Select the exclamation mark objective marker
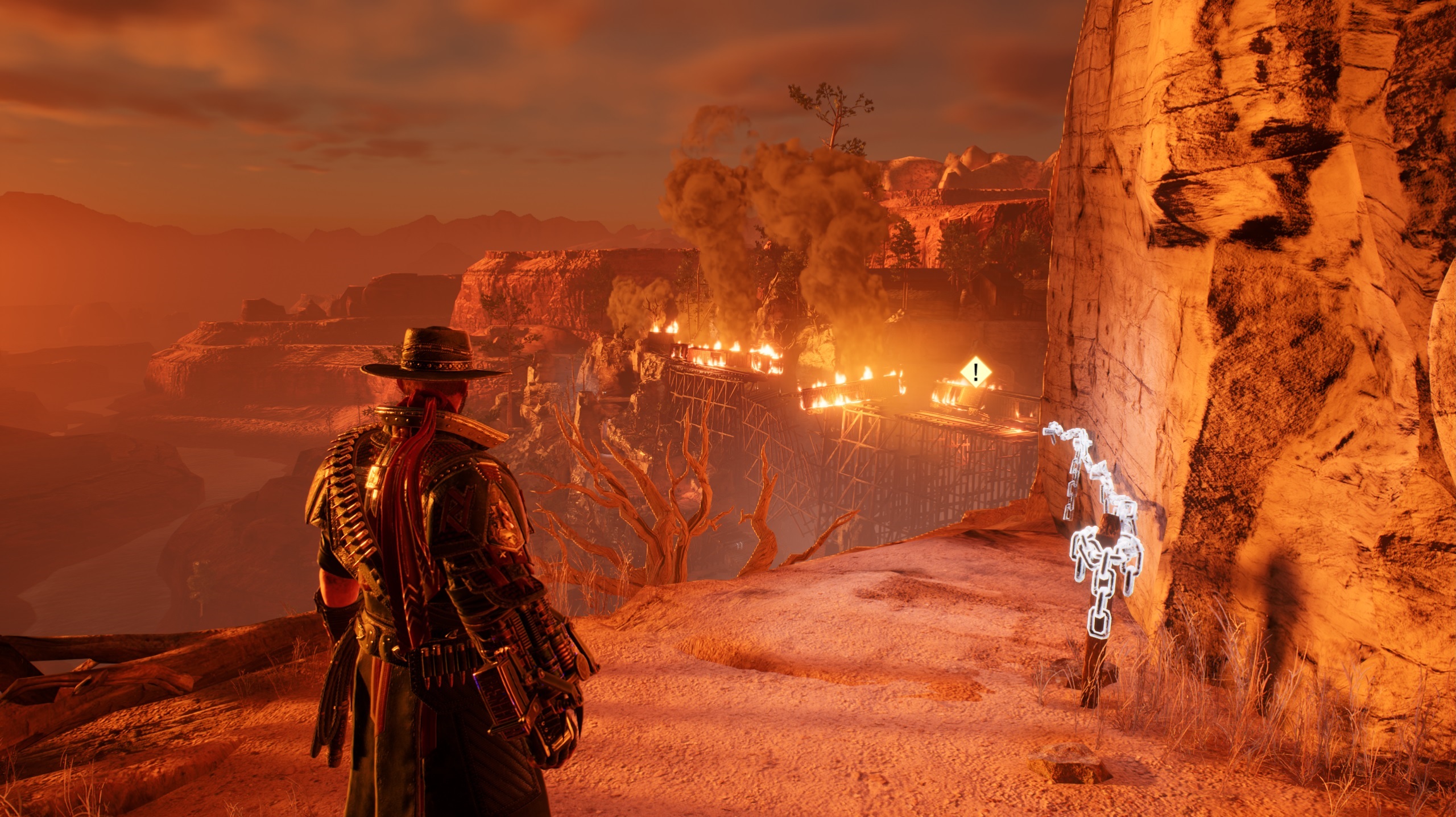Image resolution: width=1456 pixels, height=817 pixels. pos(976,373)
